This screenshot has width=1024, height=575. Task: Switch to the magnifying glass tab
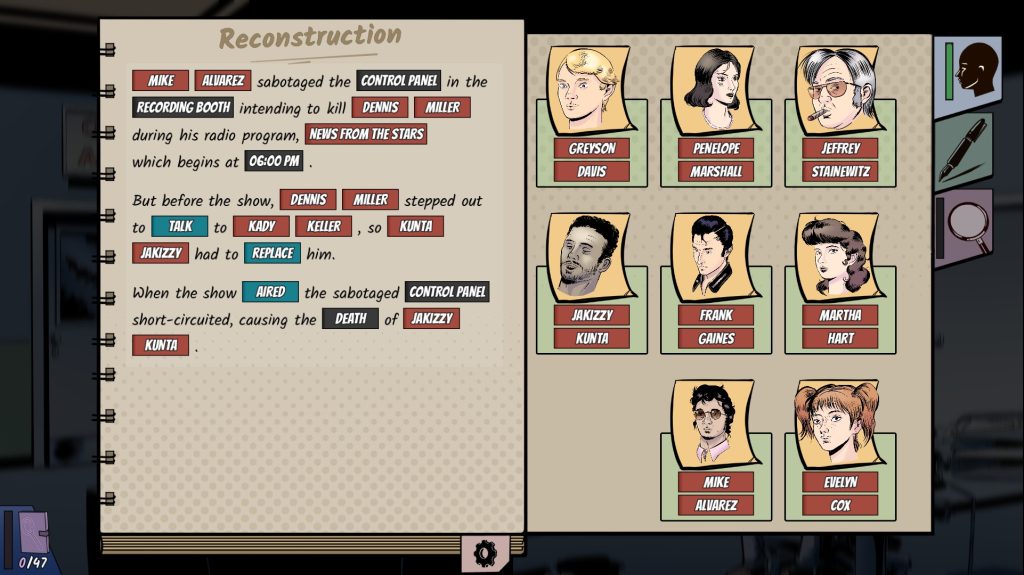tap(966, 227)
